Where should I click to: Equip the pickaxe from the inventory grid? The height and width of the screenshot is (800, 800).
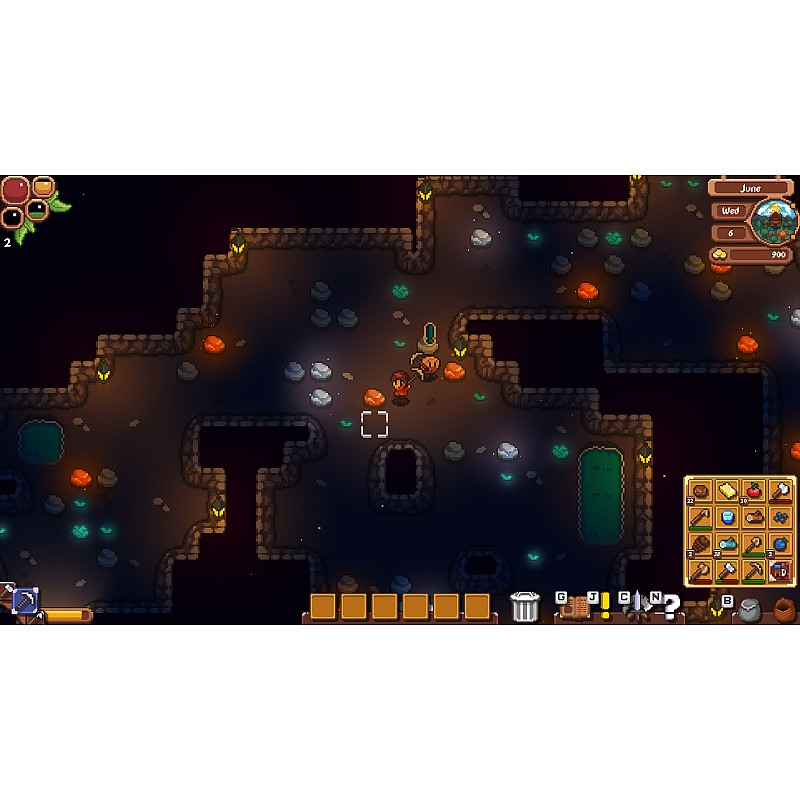[x=753, y=571]
